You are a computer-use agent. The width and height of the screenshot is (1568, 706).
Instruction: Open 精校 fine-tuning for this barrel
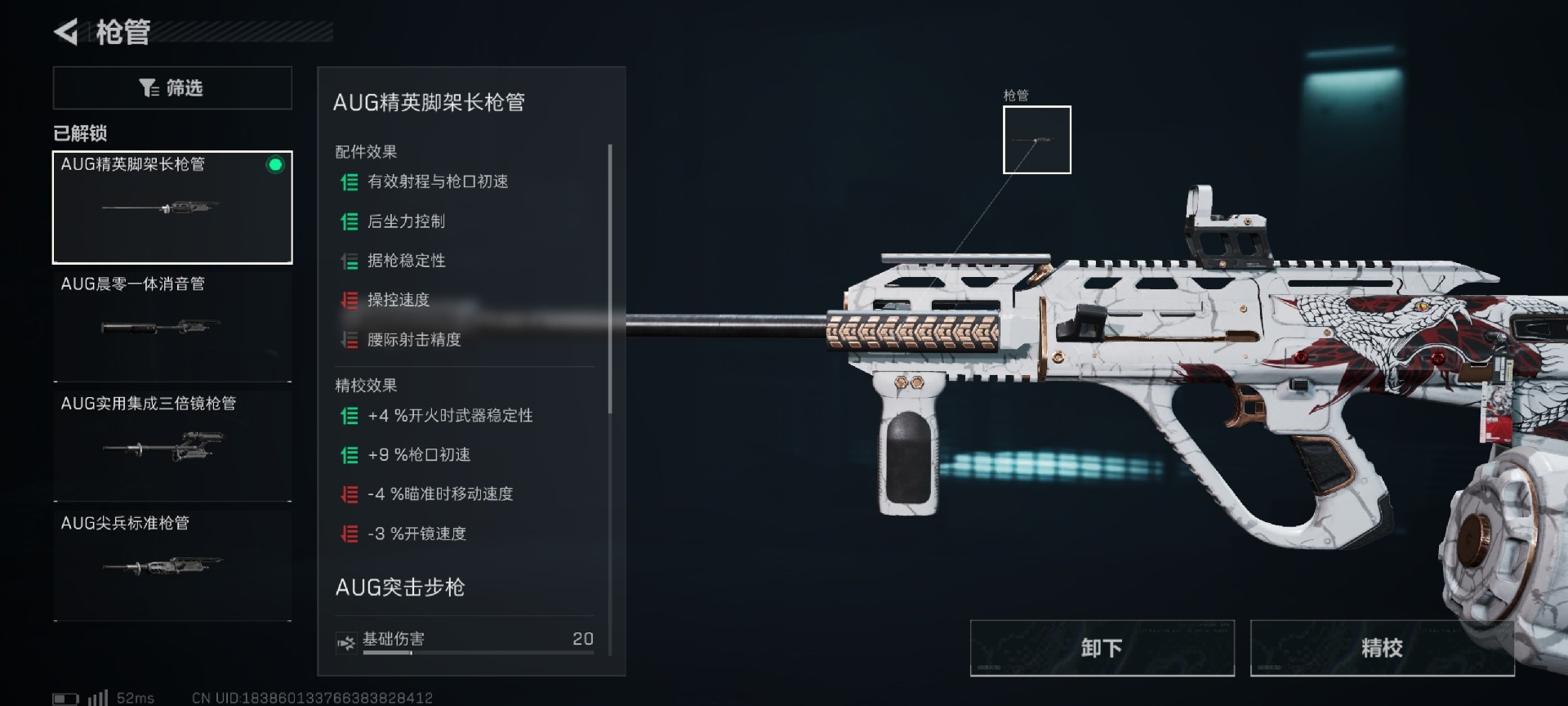(x=1382, y=648)
